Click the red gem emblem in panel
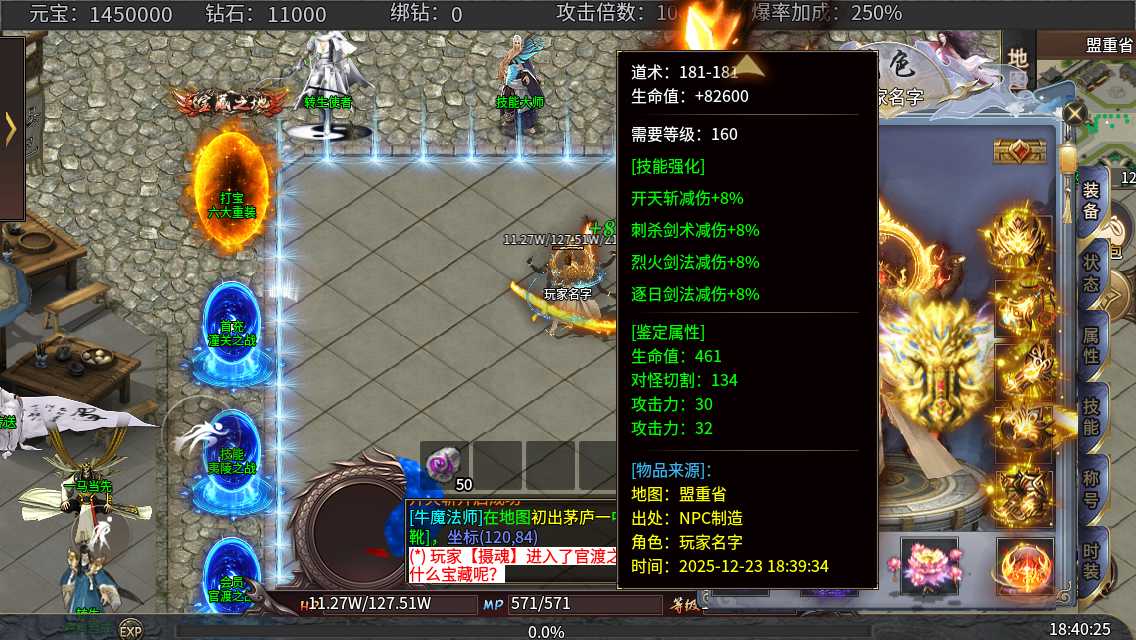This screenshot has height=640, width=1136. [1020, 151]
